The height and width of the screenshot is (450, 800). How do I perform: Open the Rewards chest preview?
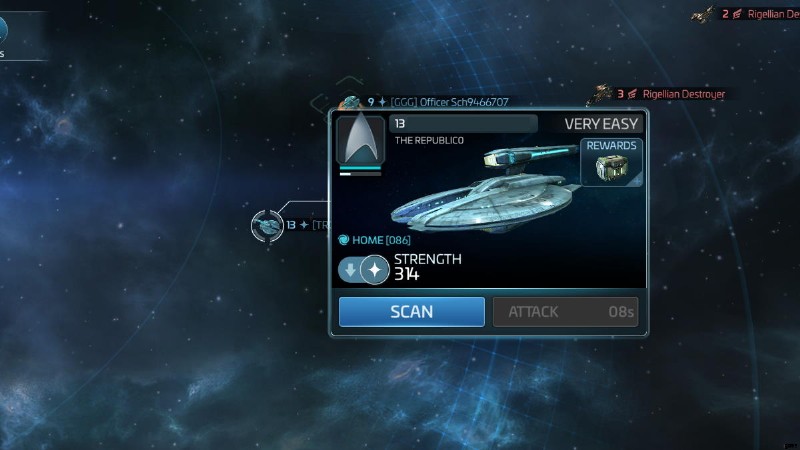point(611,162)
